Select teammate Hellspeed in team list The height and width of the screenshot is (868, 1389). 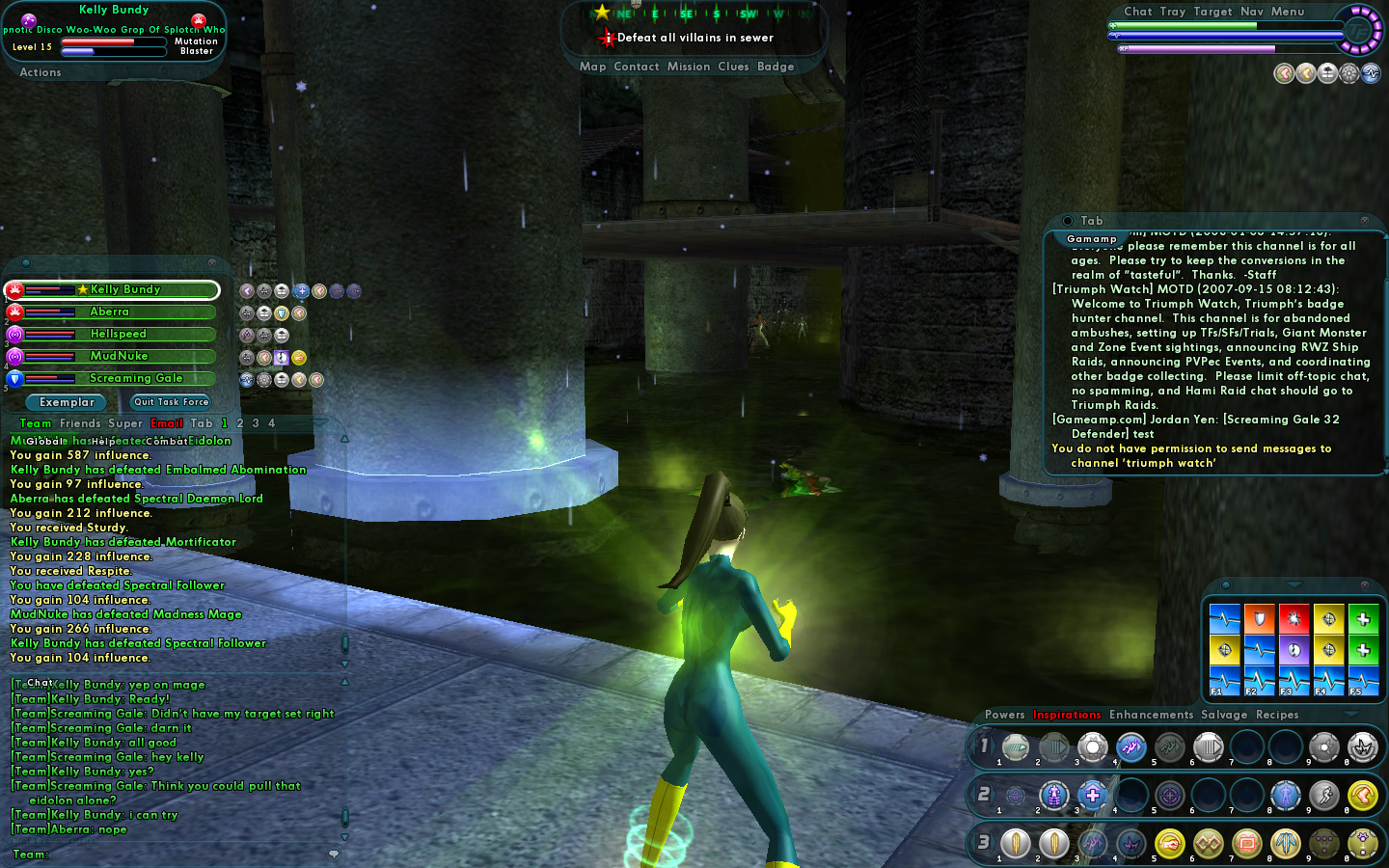119,334
